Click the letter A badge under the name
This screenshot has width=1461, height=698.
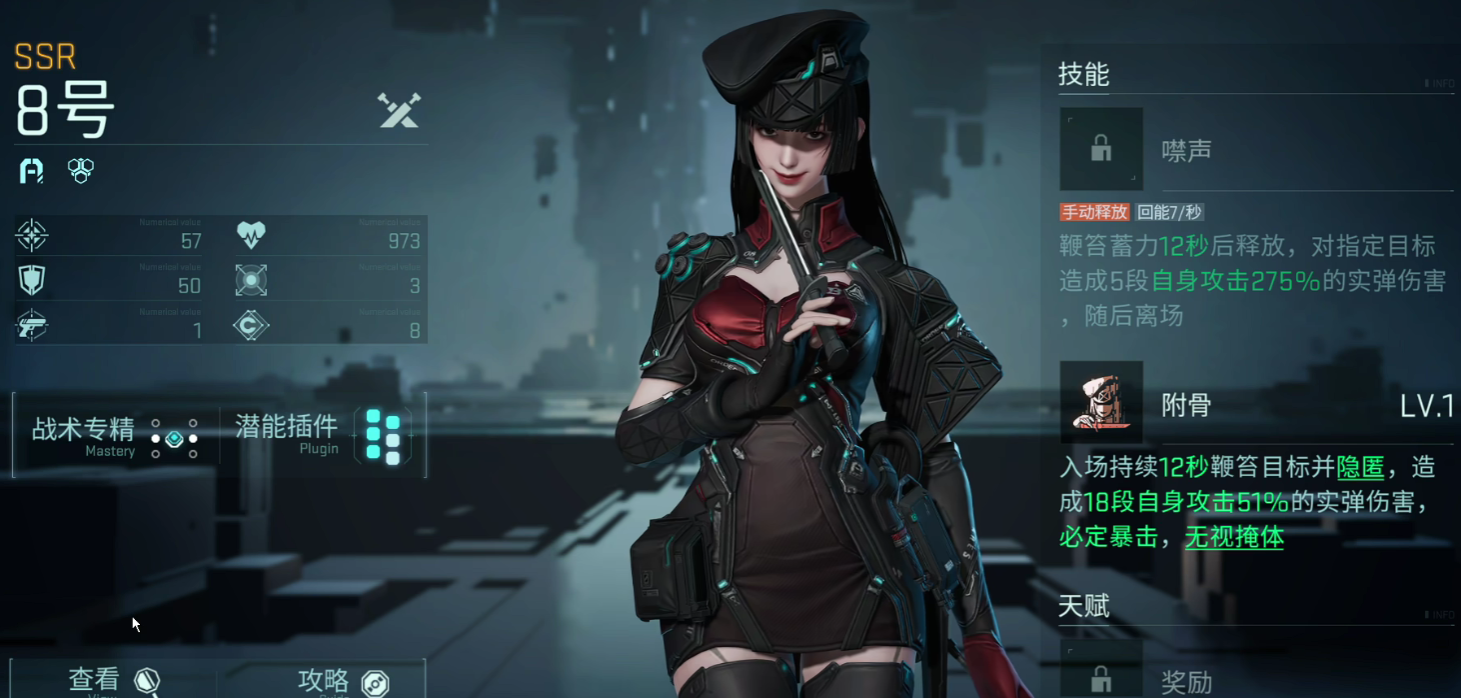[32, 170]
